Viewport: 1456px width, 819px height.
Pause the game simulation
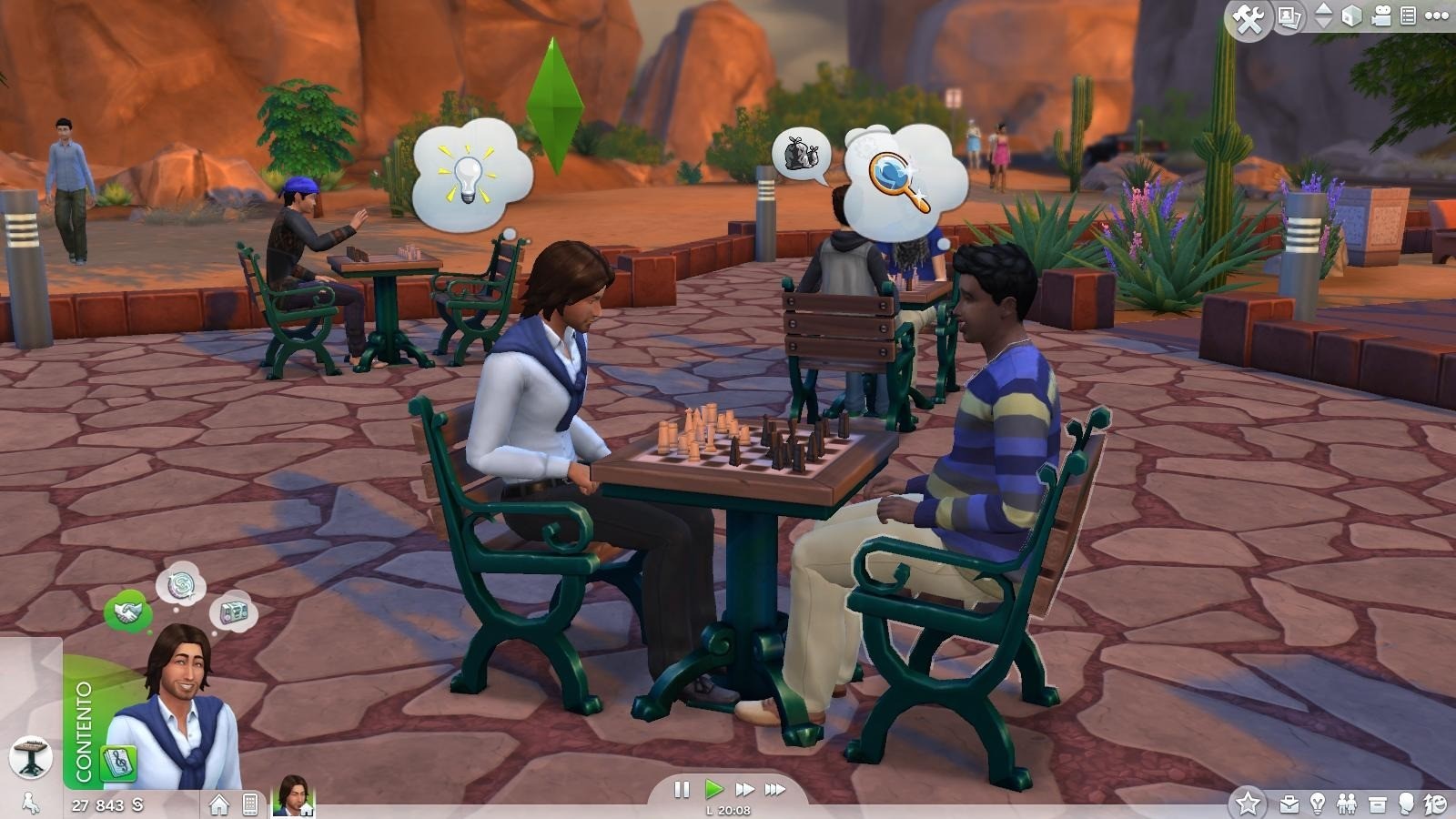pos(682,790)
